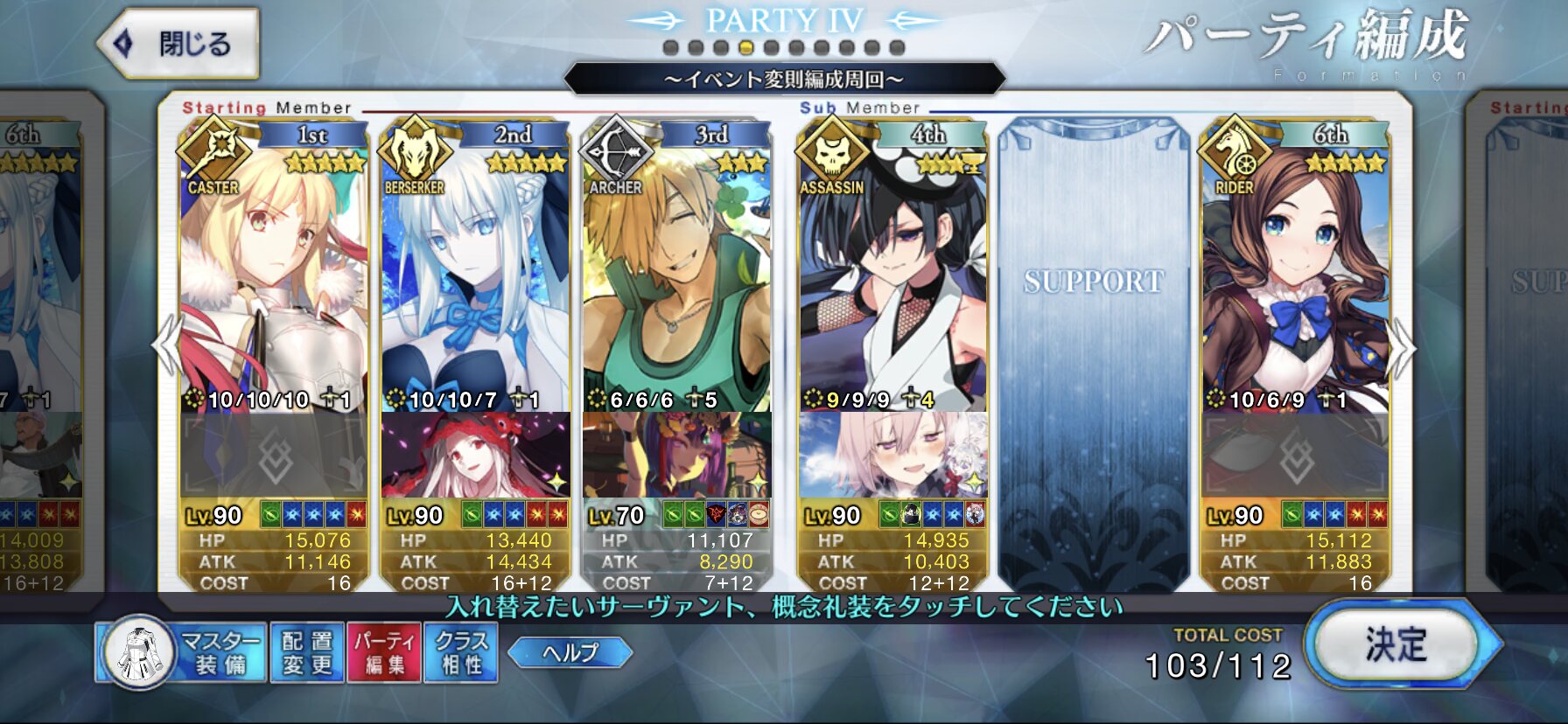Viewport: 1568px width, 724px height.
Task: Select the 4th slot Assassin servant card
Action: point(892,271)
